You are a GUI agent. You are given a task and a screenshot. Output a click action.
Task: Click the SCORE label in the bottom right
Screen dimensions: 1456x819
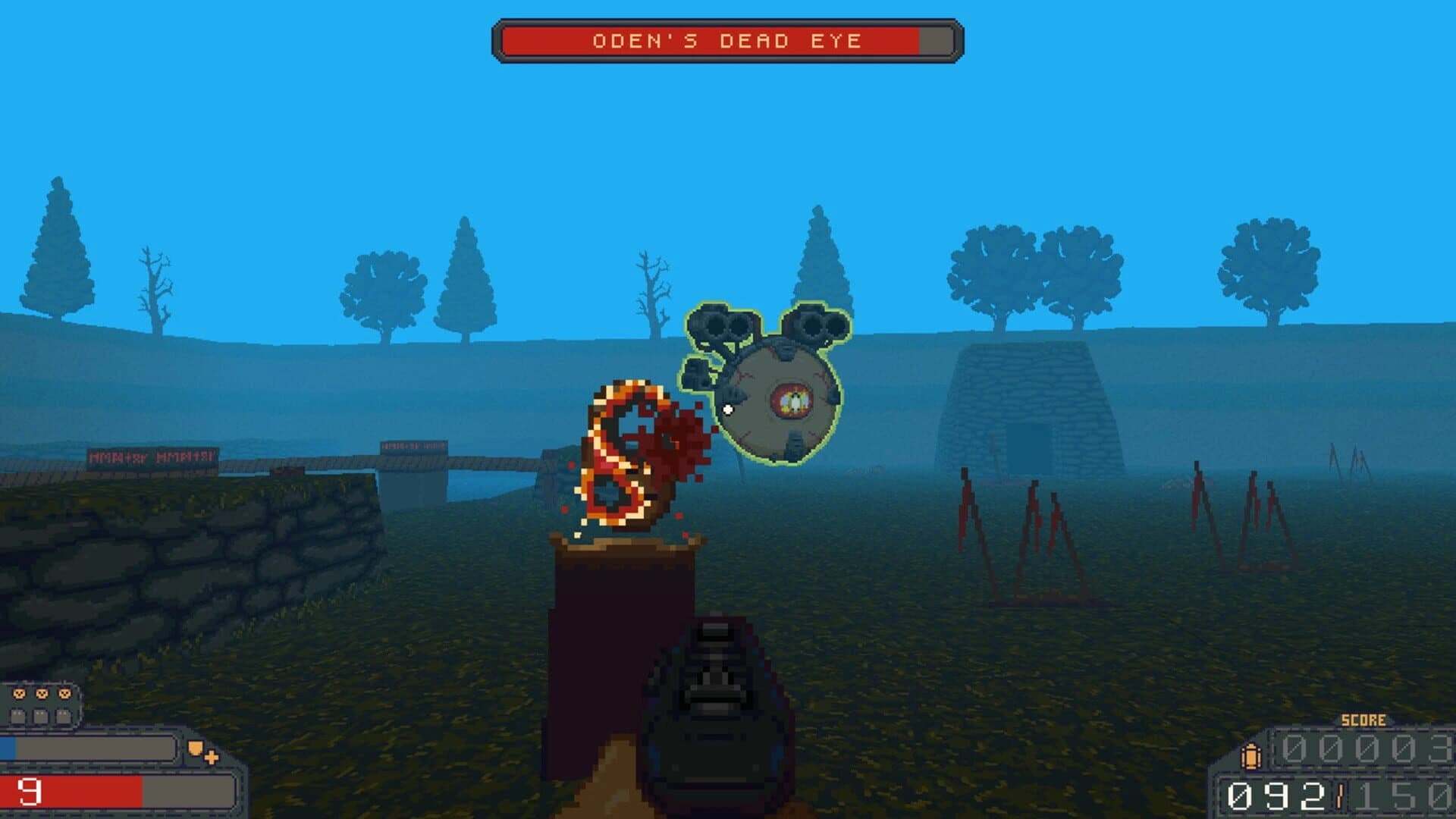(x=1363, y=720)
